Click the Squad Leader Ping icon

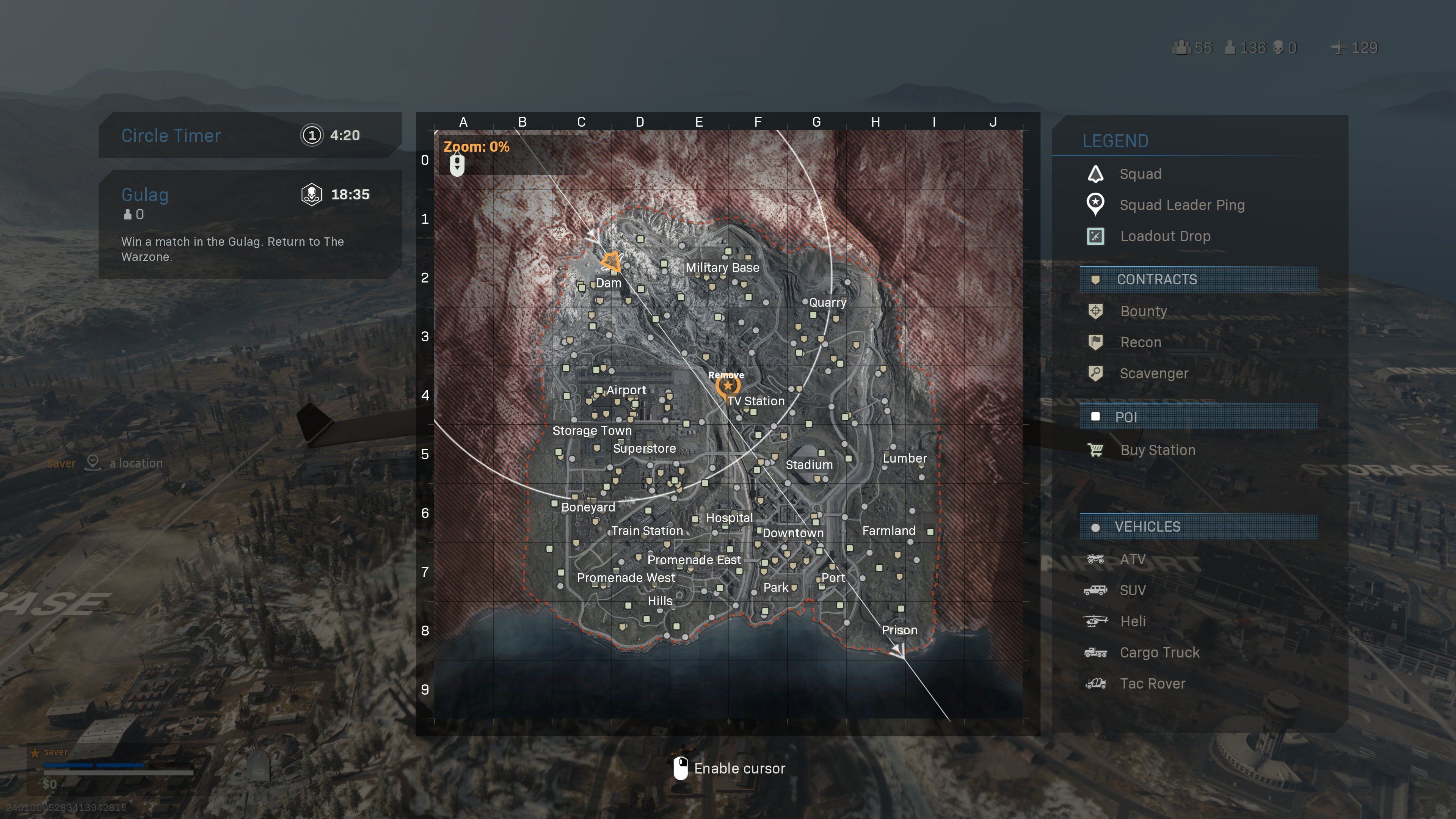tap(1095, 205)
